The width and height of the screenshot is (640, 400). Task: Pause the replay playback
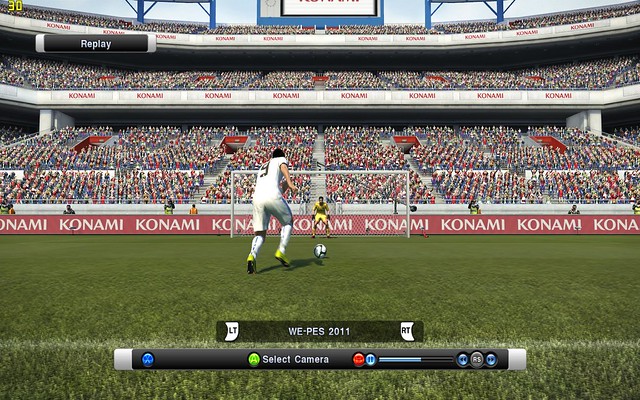click(x=370, y=359)
